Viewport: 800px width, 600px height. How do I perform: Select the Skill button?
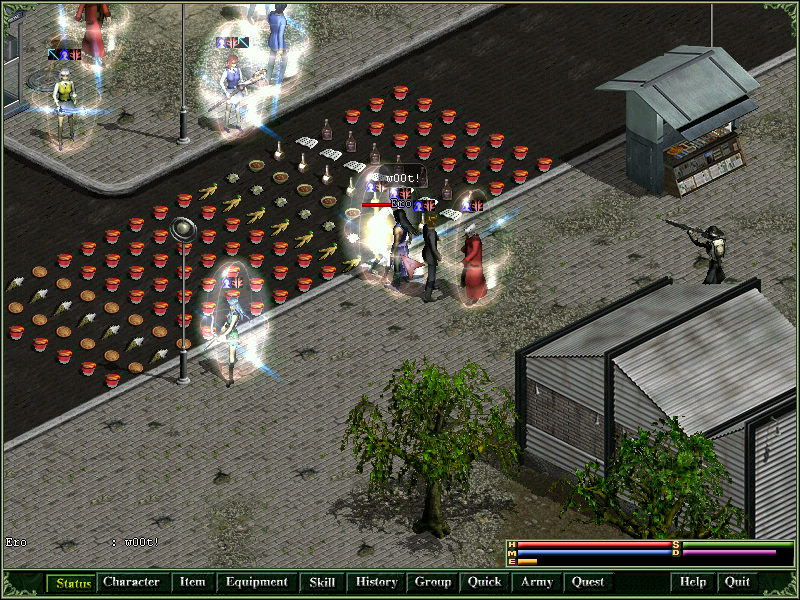click(x=322, y=582)
